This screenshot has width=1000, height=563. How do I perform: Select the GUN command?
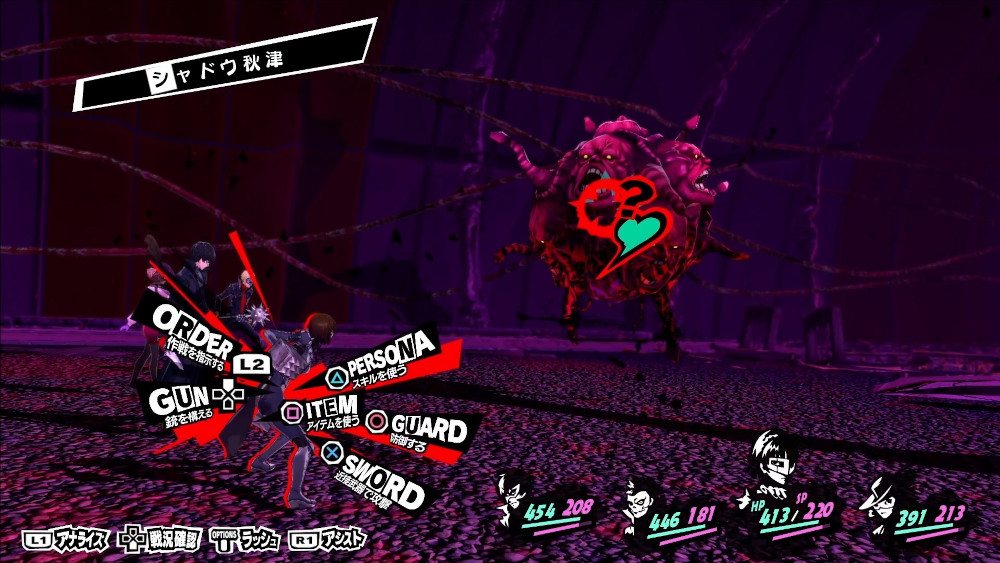point(180,399)
